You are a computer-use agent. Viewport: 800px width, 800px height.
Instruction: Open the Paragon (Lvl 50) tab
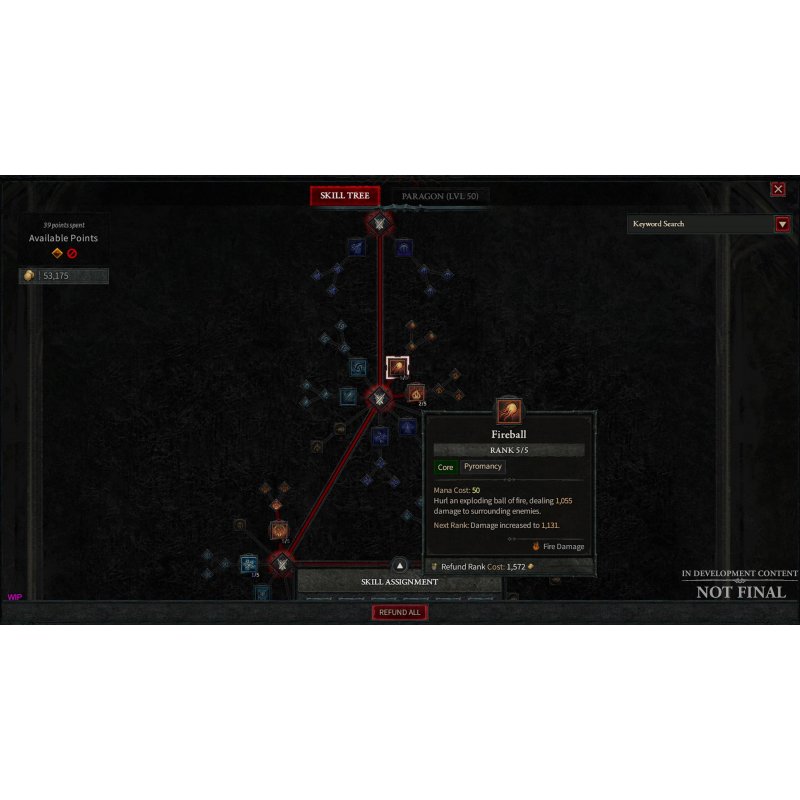[x=439, y=196]
